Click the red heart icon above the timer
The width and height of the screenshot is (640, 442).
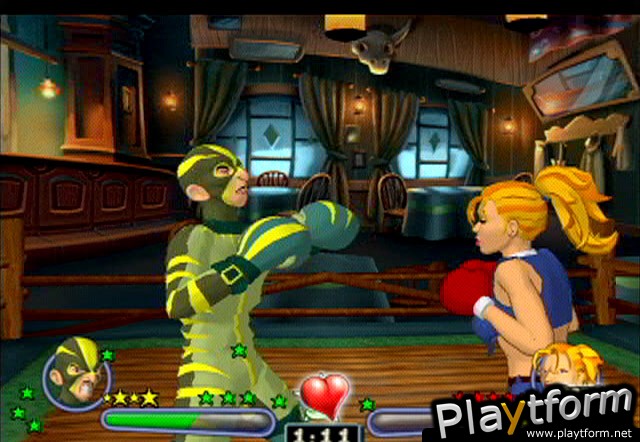click(x=325, y=393)
